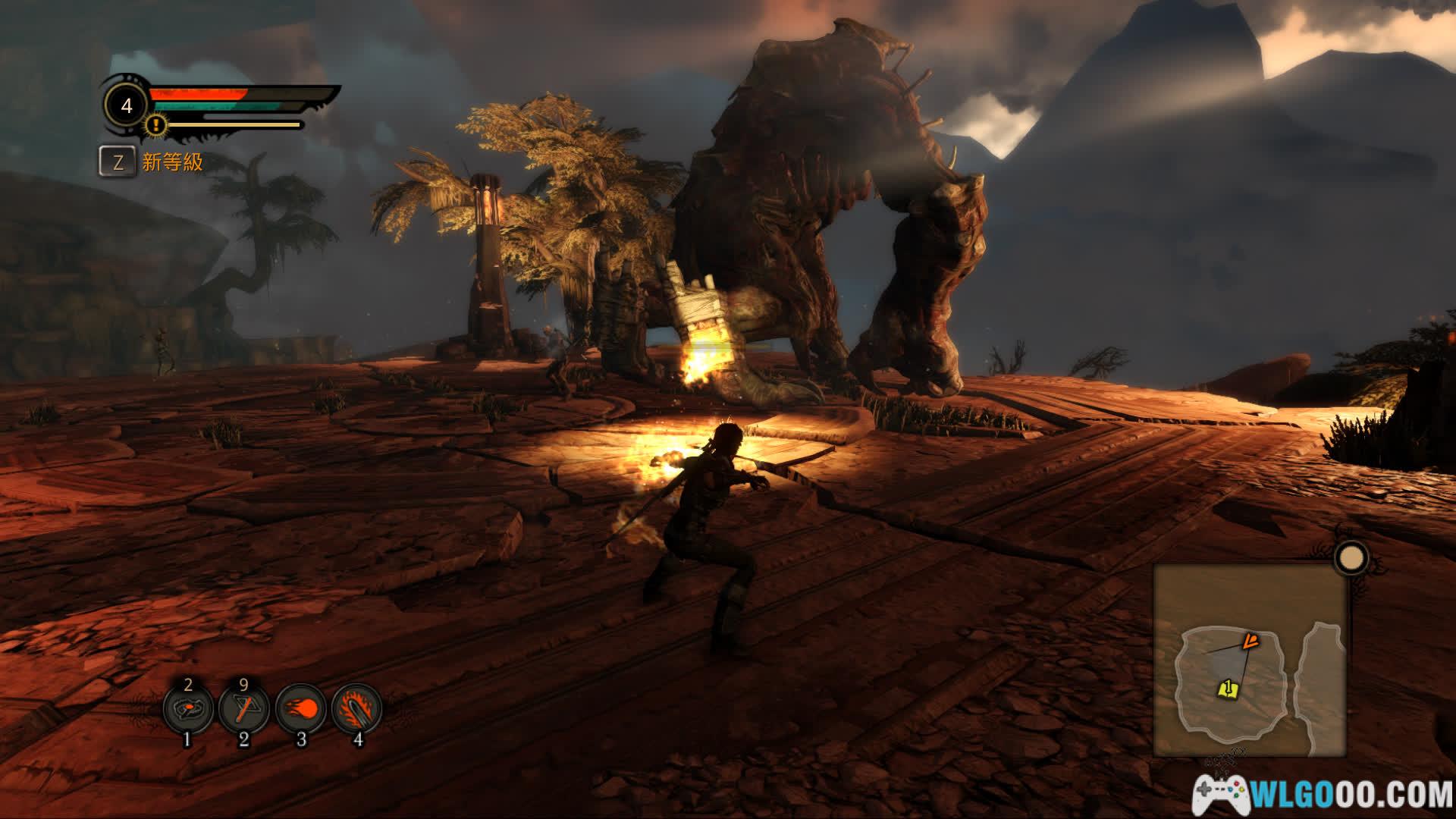Click the orange player arrow on minimap
This screenshot has height=819, width=1456.
(1249, 642)
